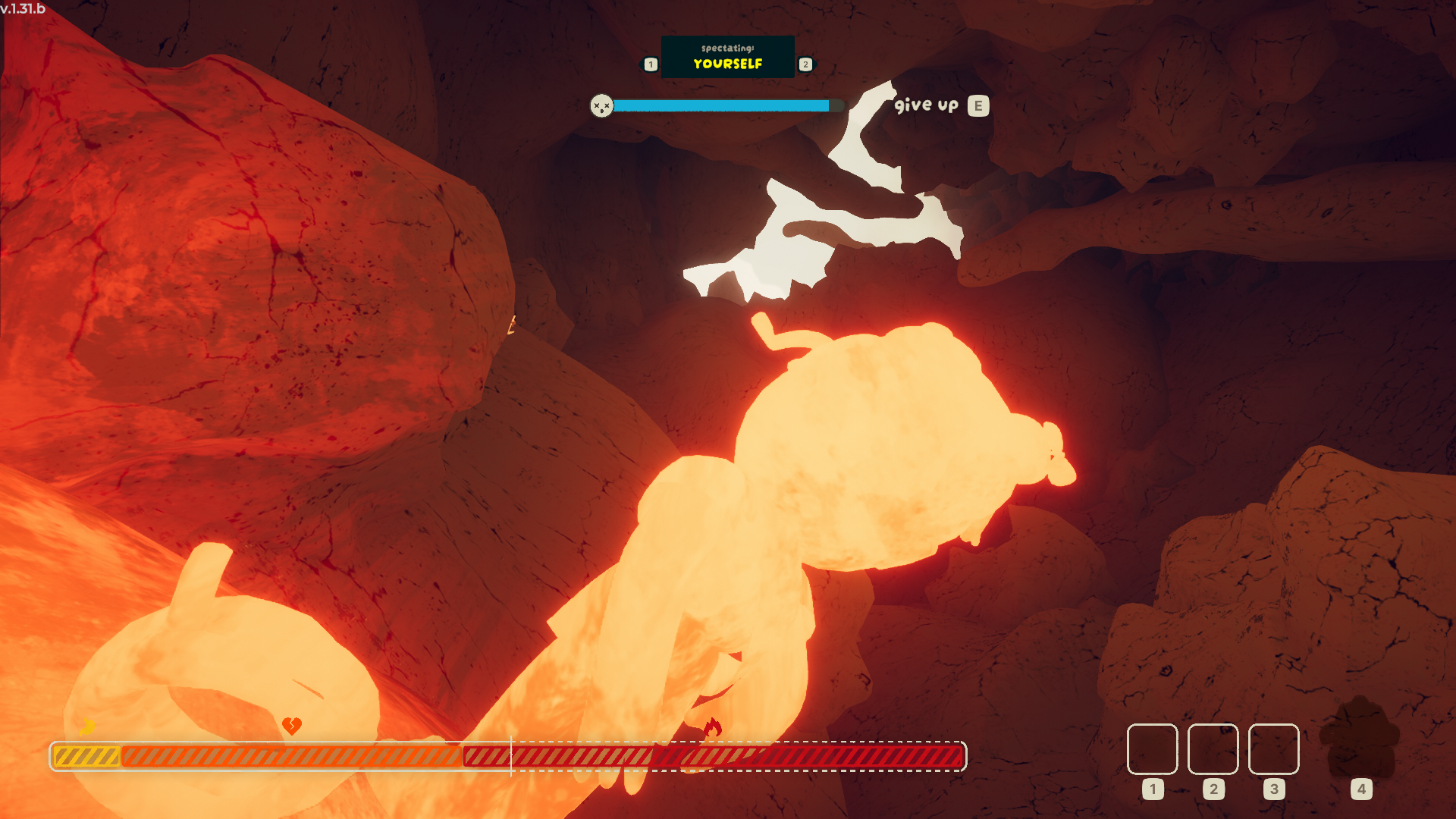Select the backpack silhouette slot

point(1360,739)
